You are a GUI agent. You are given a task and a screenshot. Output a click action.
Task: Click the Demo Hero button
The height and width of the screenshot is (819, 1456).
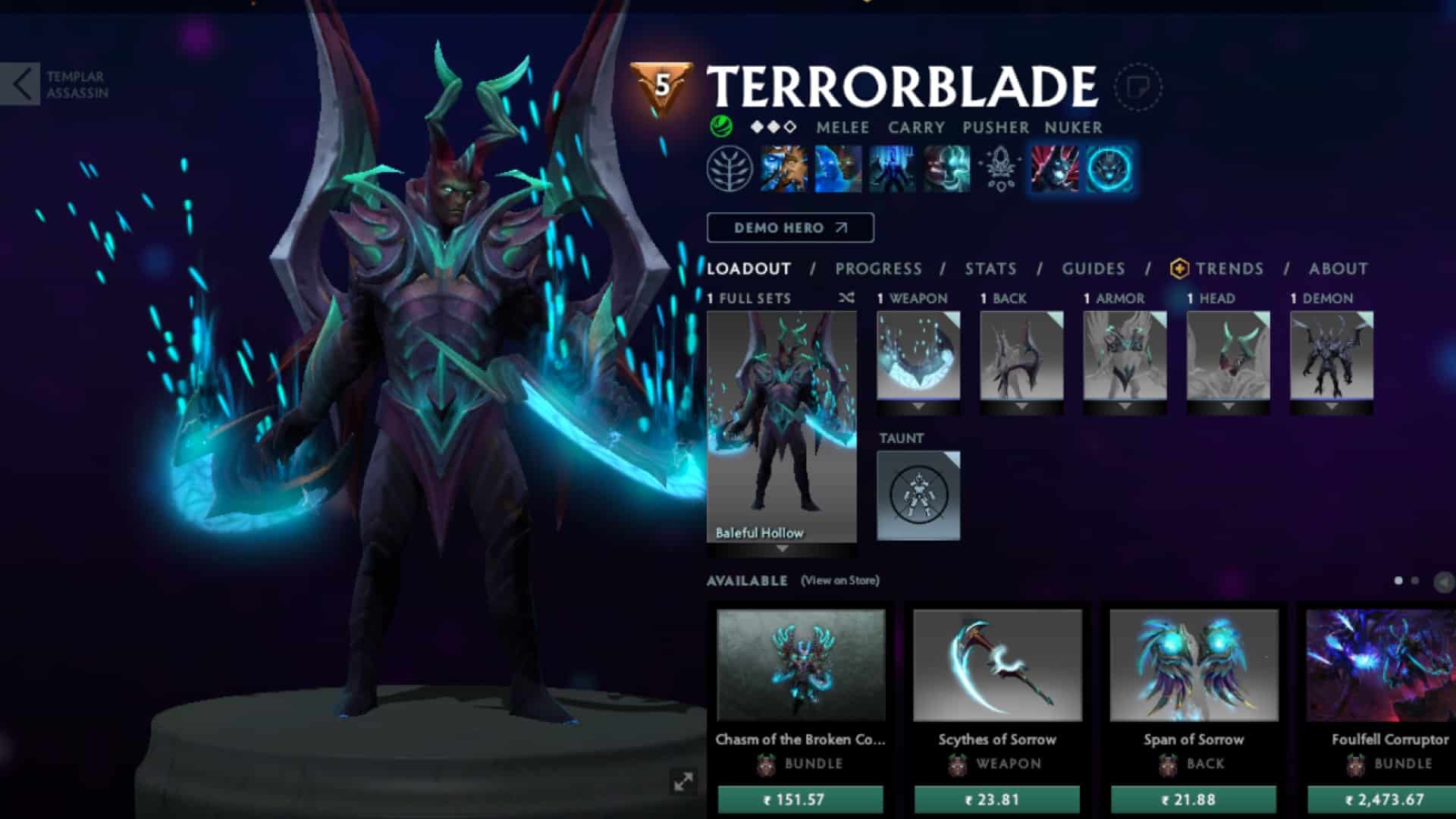[x=789, y=227]
